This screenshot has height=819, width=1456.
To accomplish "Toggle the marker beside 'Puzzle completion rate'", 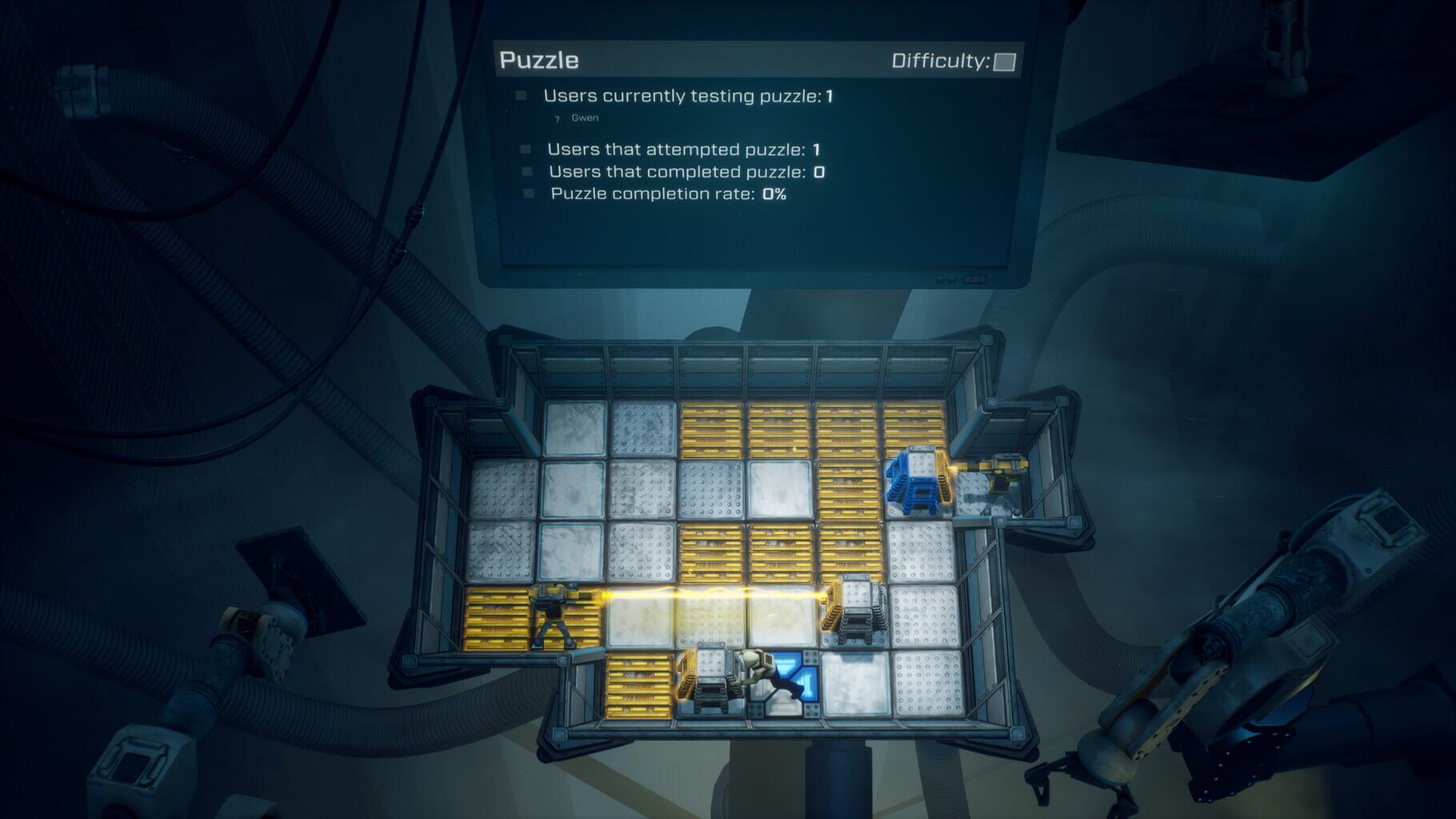I will pos(529,194).
